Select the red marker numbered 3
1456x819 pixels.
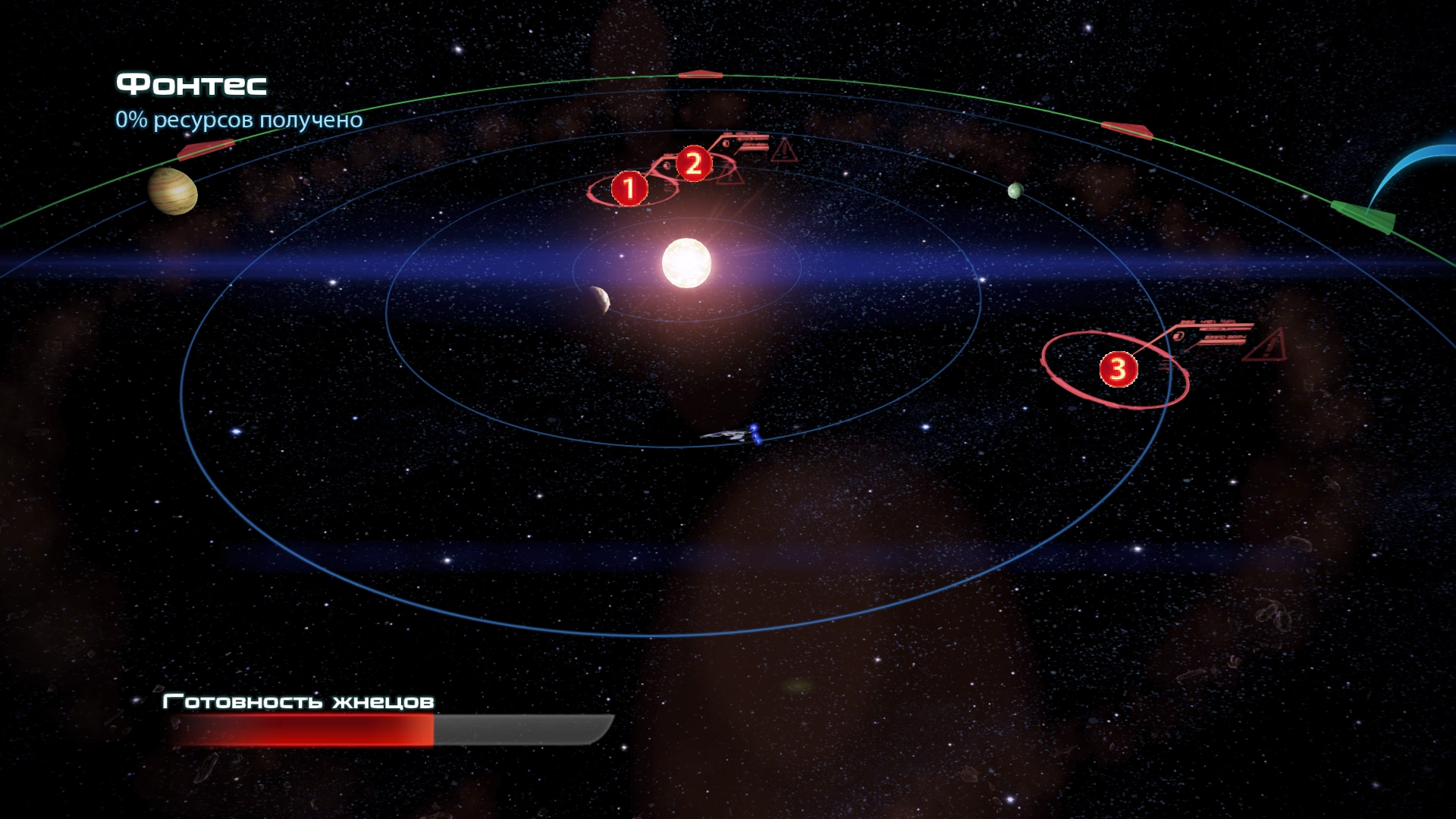coord(1118,369)
